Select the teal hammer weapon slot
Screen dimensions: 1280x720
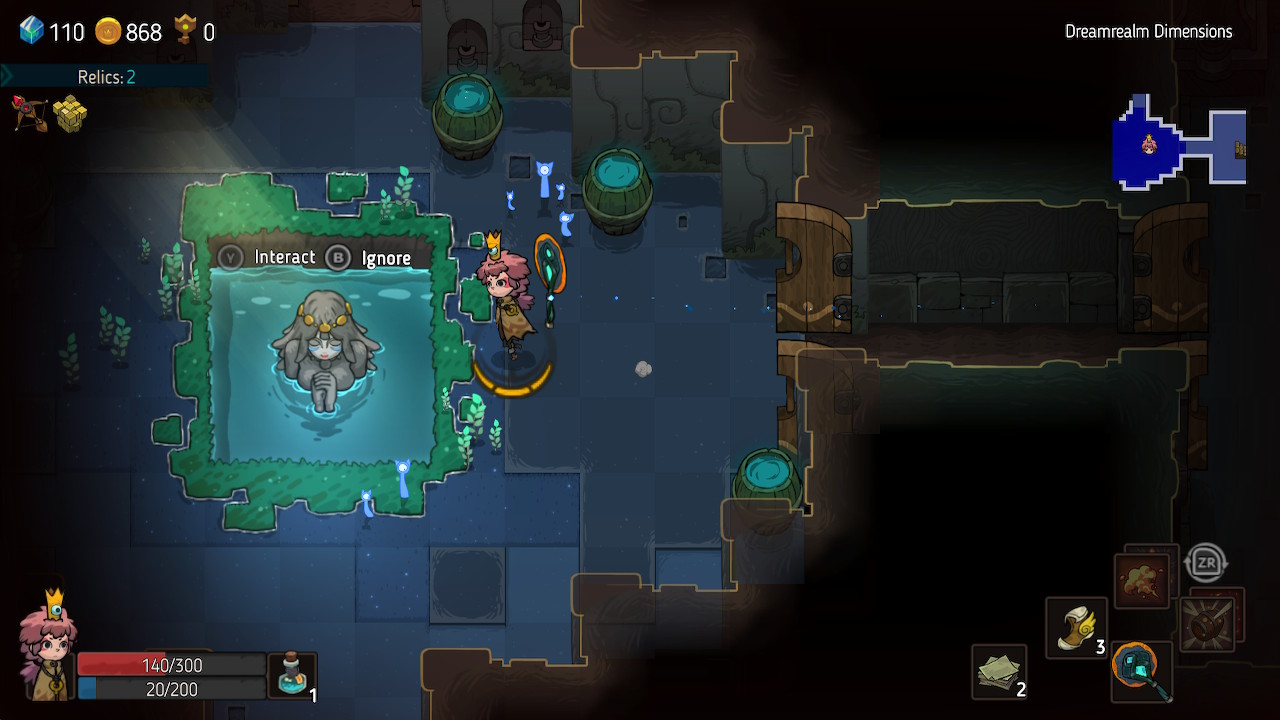click(x=1141, y=670)
